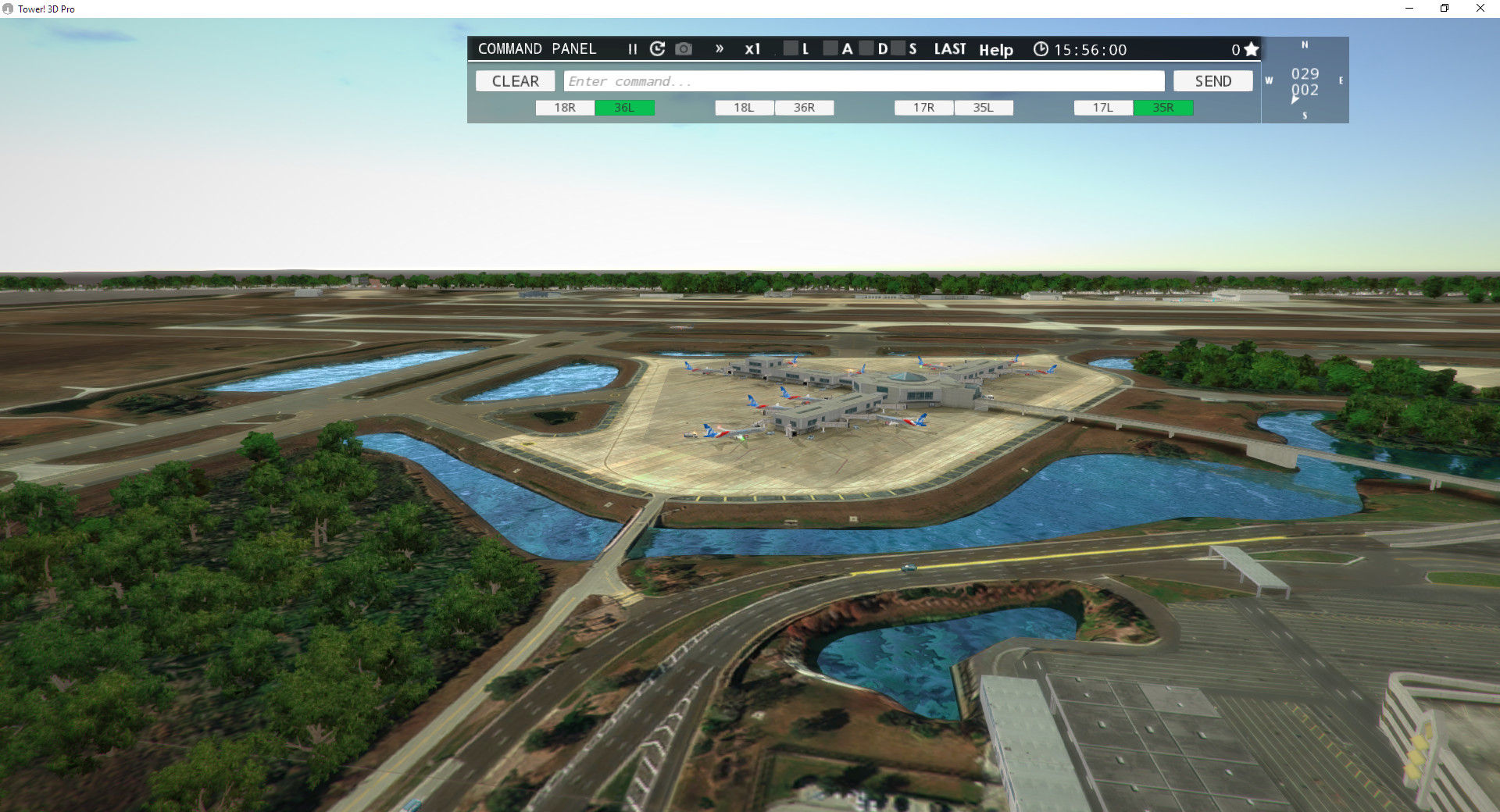This screenshot has width=1500, height=812.
Task: Open the Help menu
Action: coord(995,50)
